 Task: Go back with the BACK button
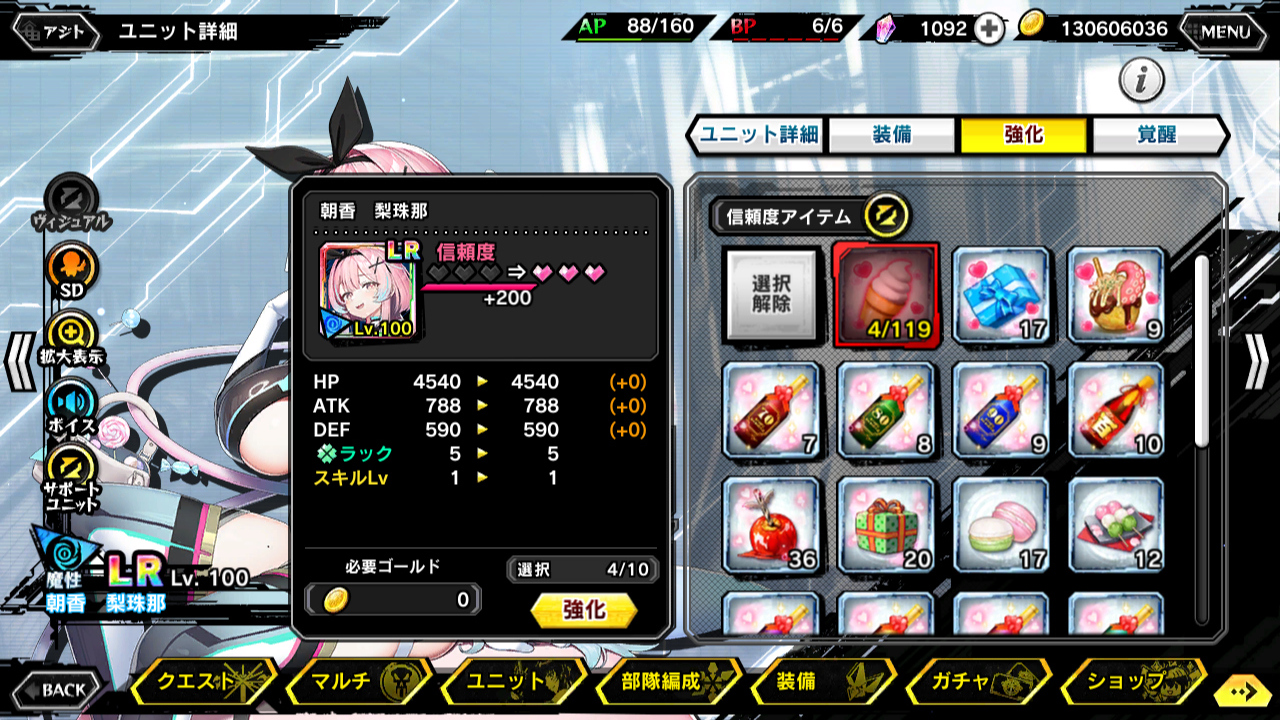pyautogui.click(x=56, y=689)
